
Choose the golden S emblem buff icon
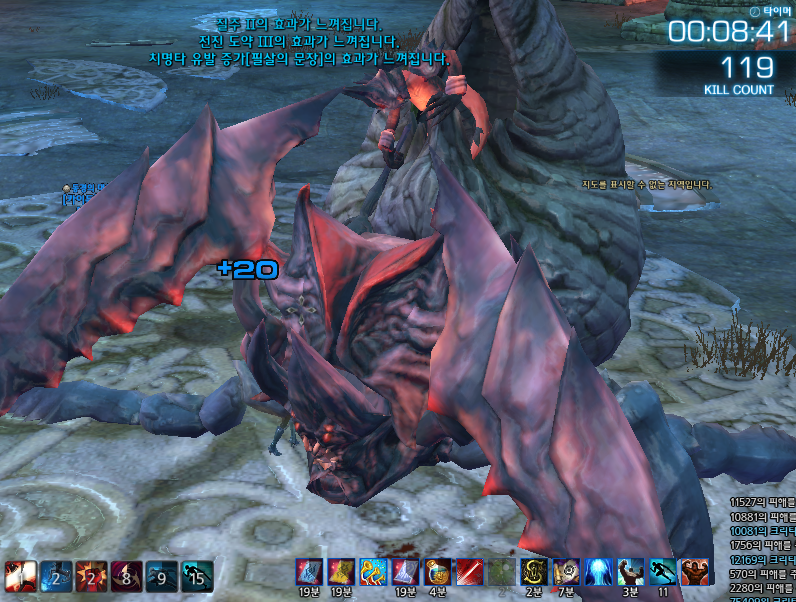click(x=534, y=572)
